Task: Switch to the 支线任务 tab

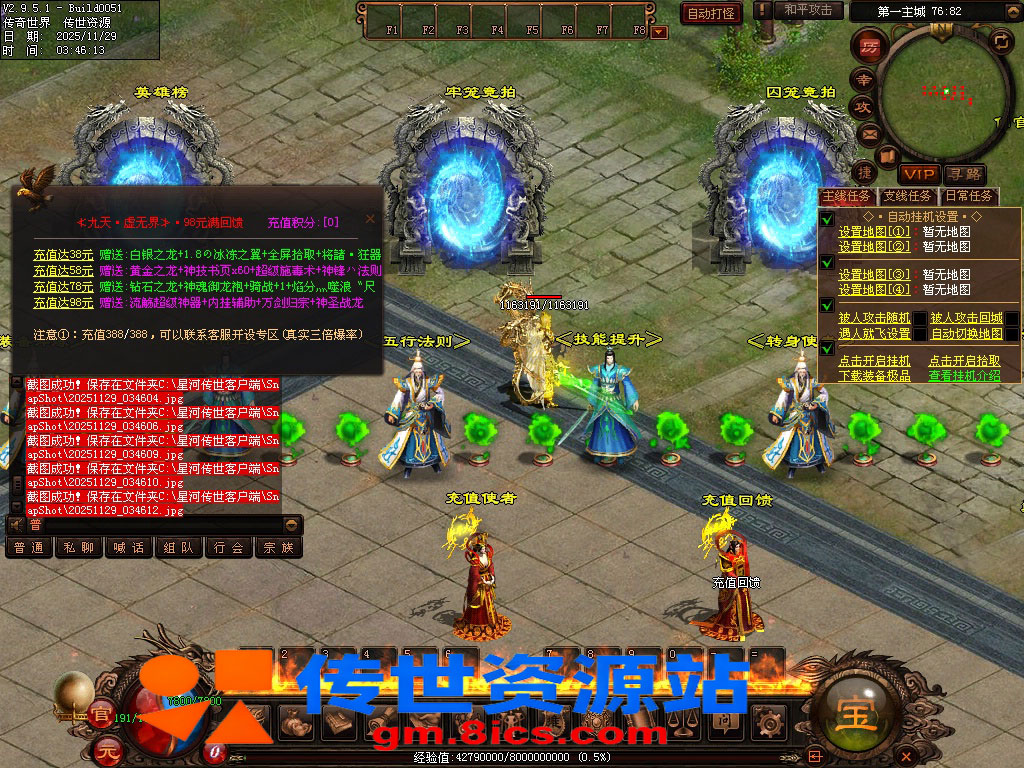Action: tap(908, 196)
